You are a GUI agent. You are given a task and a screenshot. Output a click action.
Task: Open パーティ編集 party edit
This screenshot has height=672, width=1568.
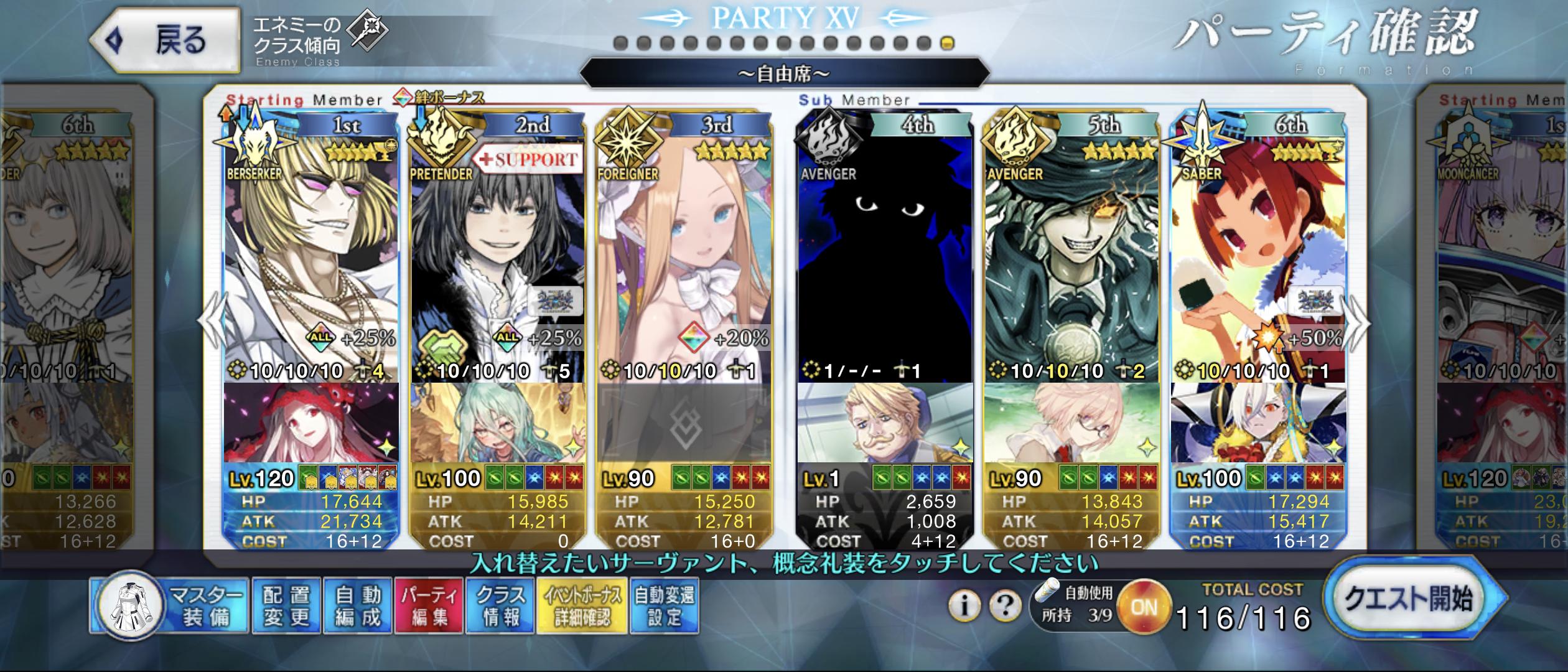[429, 606]
